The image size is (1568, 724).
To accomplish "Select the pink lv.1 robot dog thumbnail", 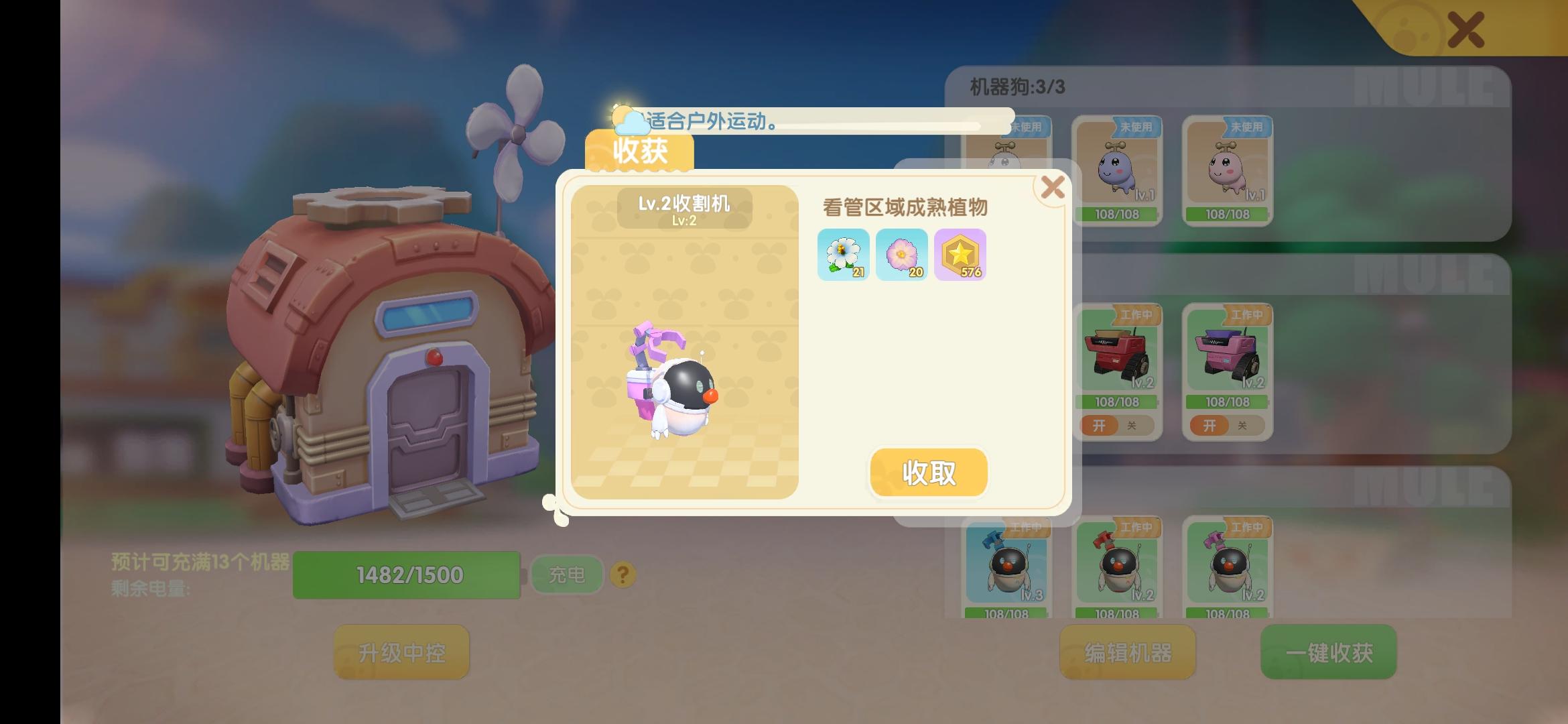I will pyautogui.click(x=1226, y=168).
